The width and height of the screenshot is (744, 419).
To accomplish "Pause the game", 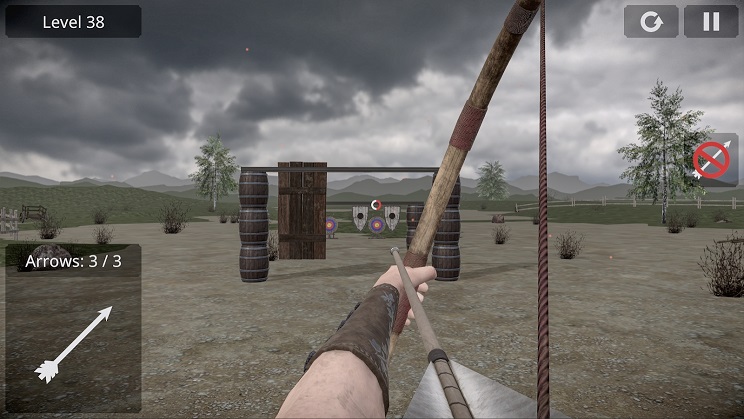I will (x=711, y=22).
